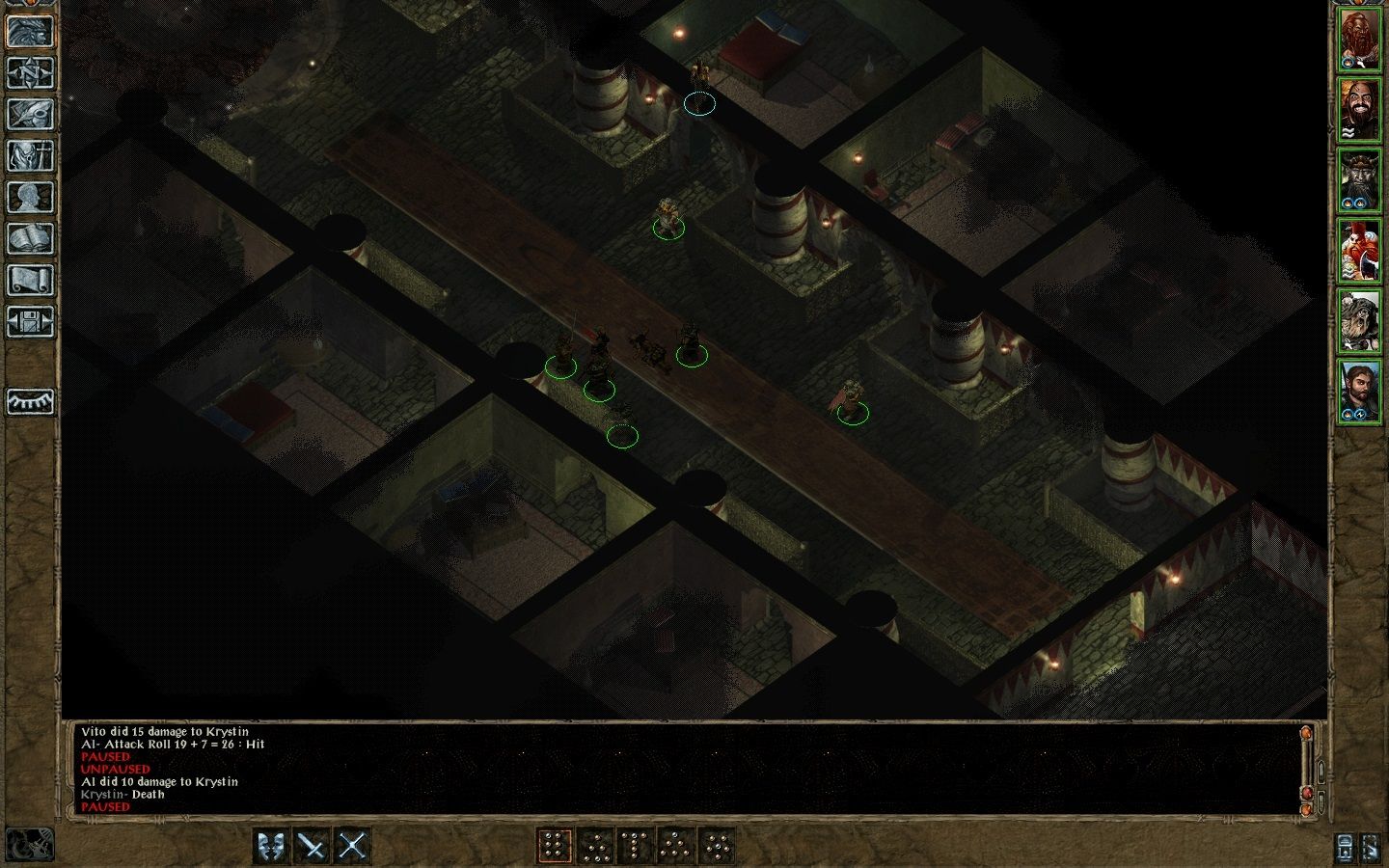This screenshot has width=1389, height=868.
Task: Choose the crossed swords action button
Action: pos(353,847)
